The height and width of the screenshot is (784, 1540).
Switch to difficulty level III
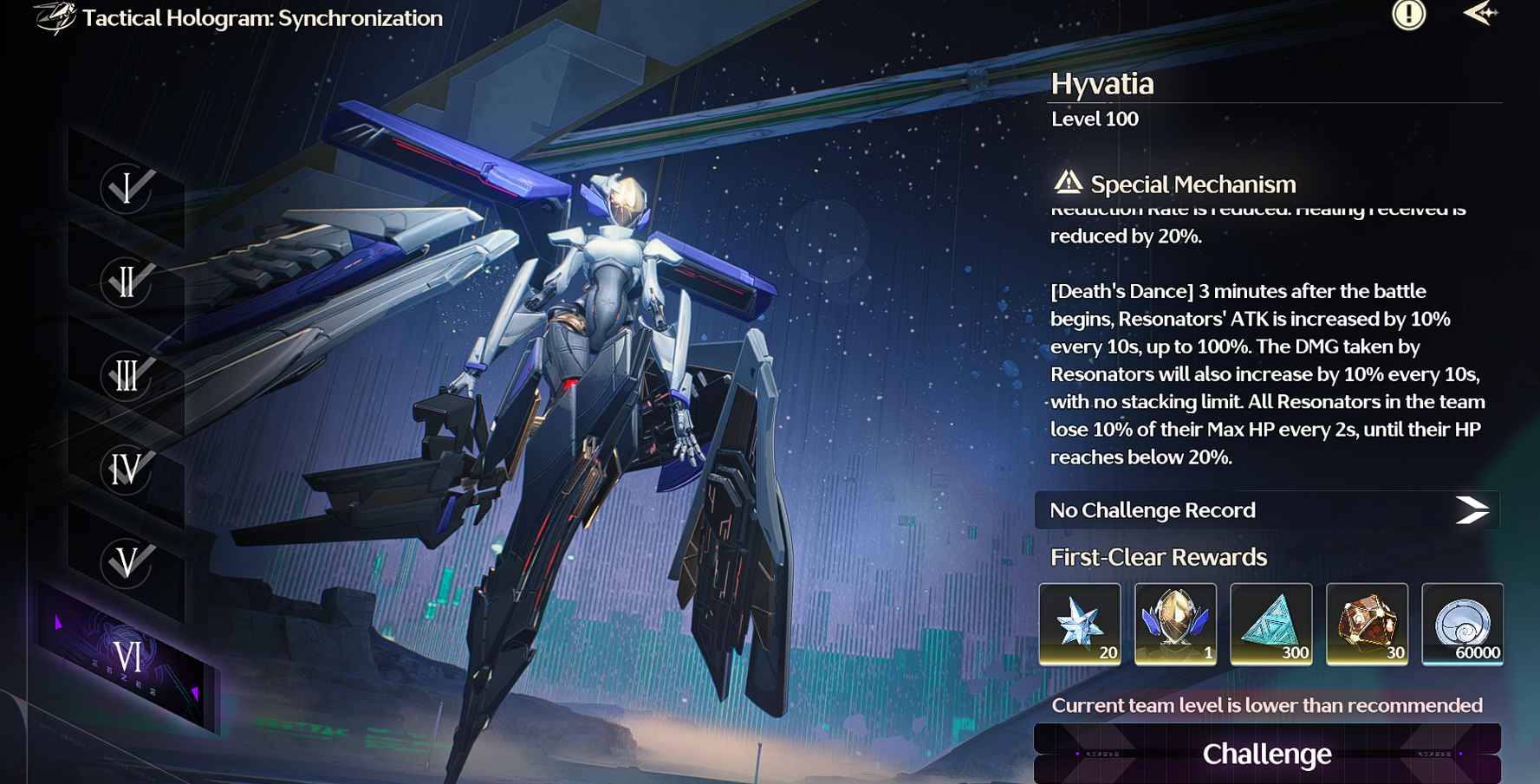coord(127,375)
